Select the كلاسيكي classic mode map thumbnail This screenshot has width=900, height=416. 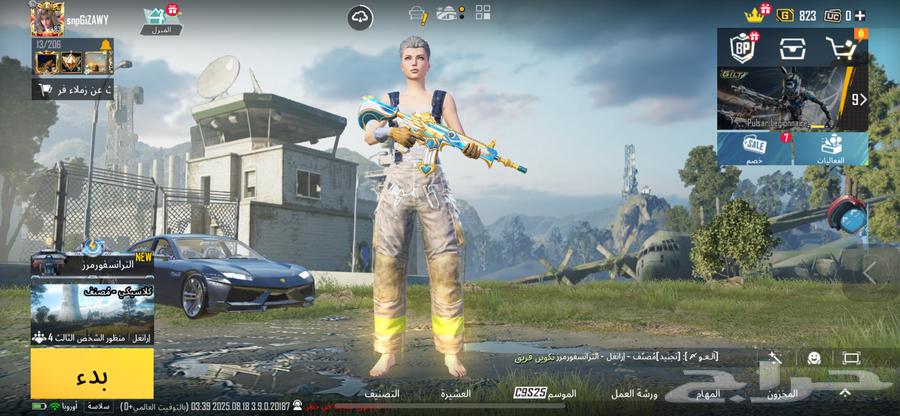[x=91, y=305]
